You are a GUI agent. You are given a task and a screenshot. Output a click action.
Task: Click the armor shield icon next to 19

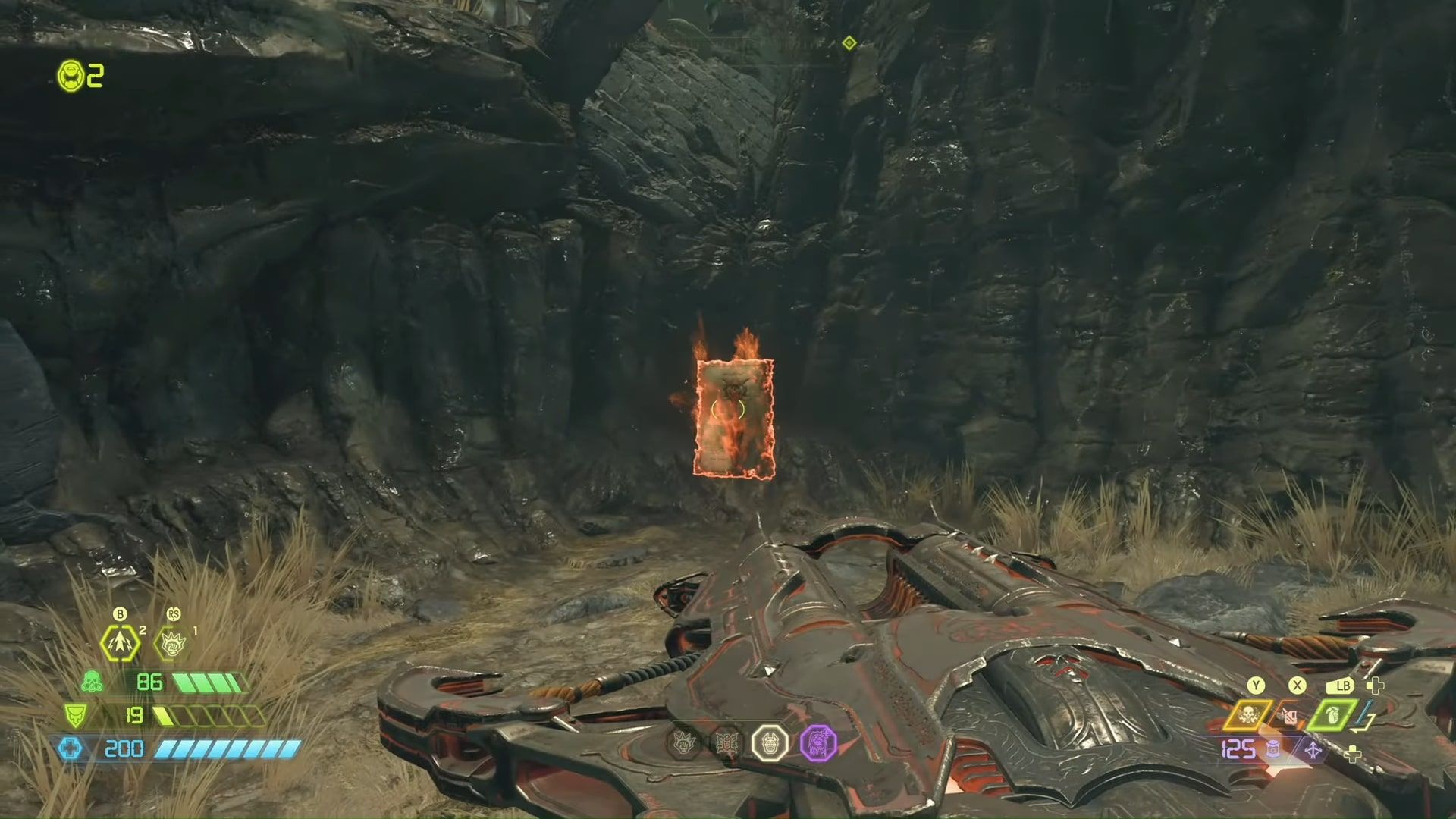pyautogui.click(x=74, y=717)
